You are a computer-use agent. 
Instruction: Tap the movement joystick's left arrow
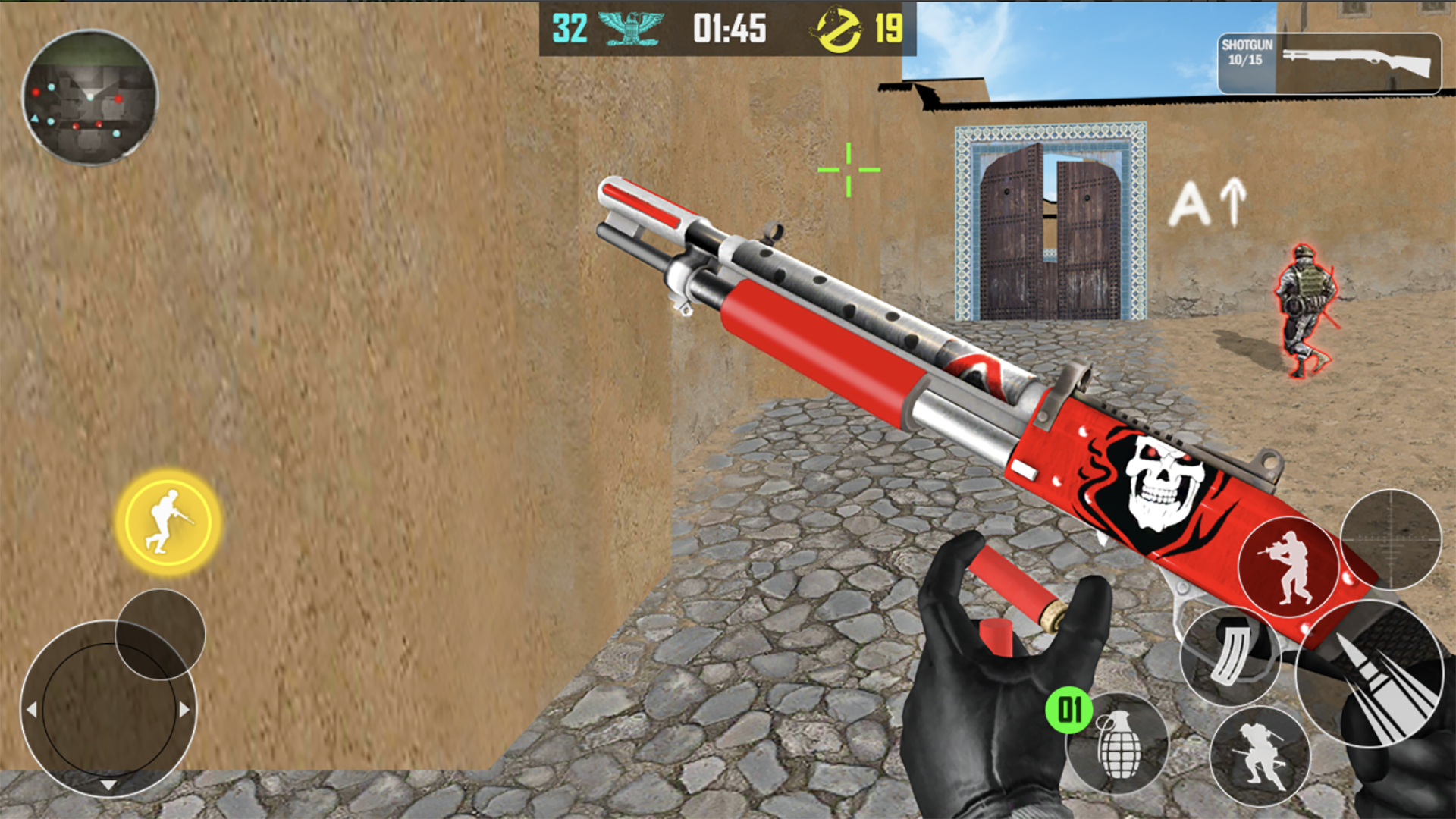tap(32, 710)
